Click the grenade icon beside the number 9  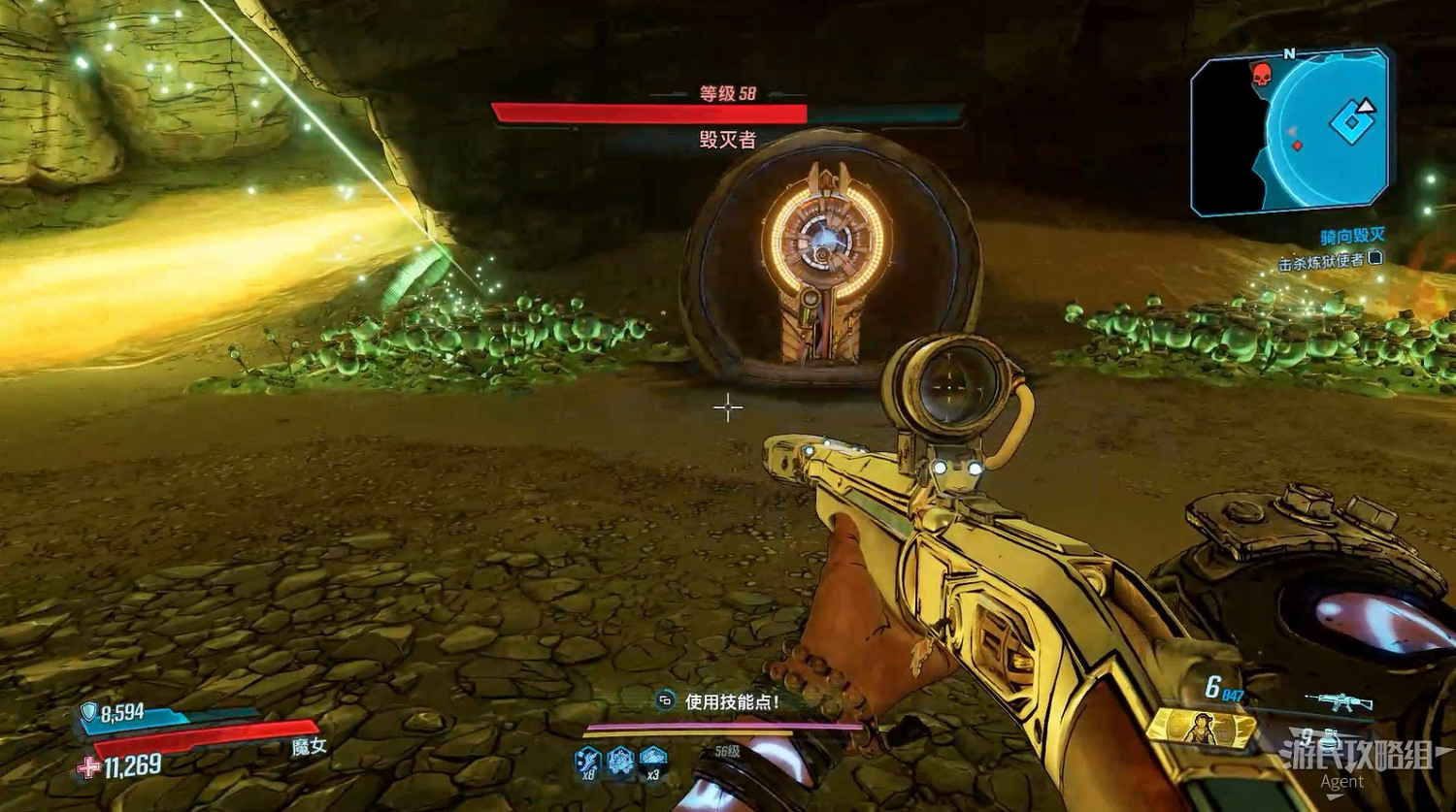(x=1329, y=742)
